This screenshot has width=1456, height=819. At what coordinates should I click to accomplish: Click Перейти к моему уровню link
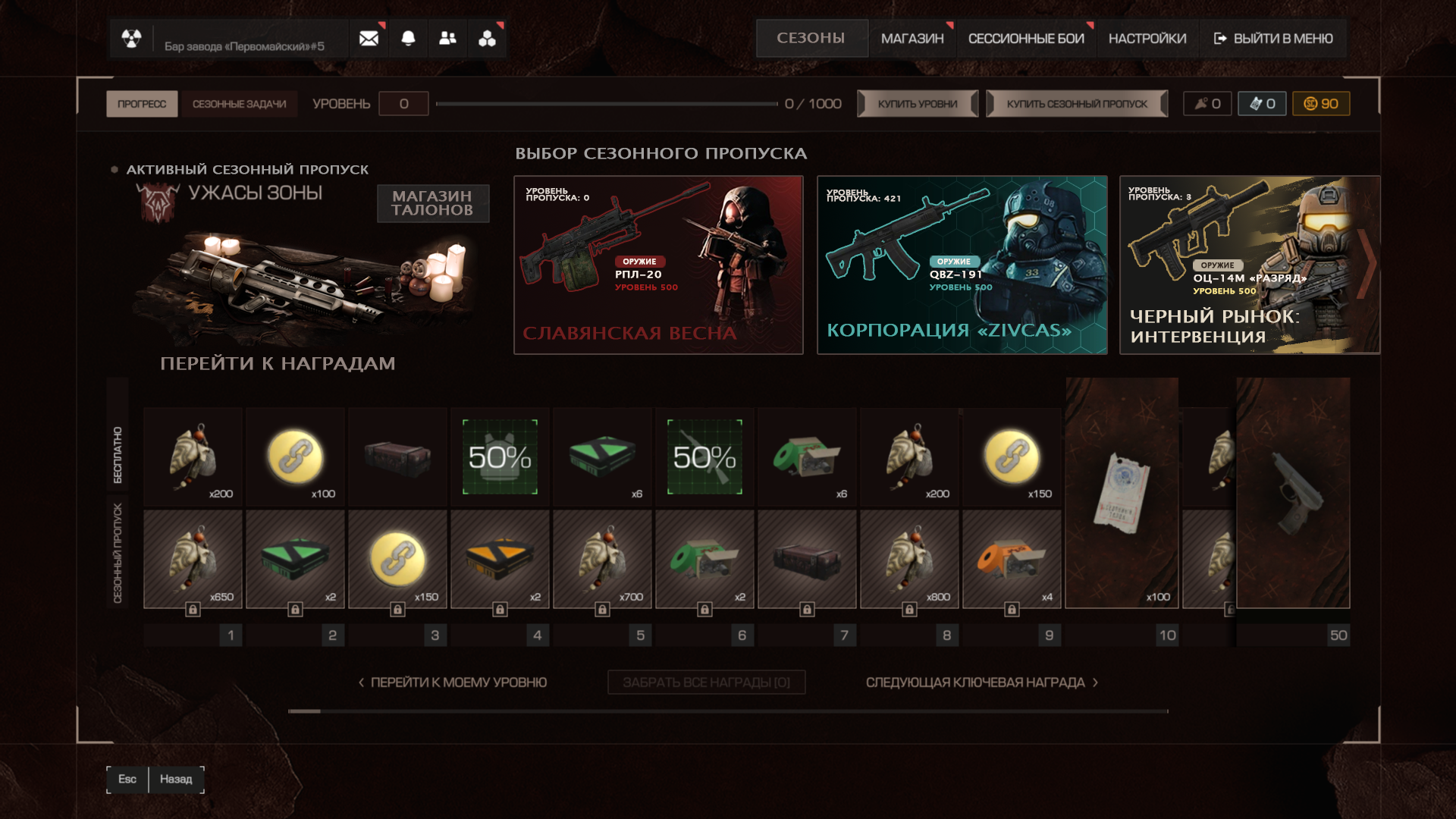pos(453,682)
